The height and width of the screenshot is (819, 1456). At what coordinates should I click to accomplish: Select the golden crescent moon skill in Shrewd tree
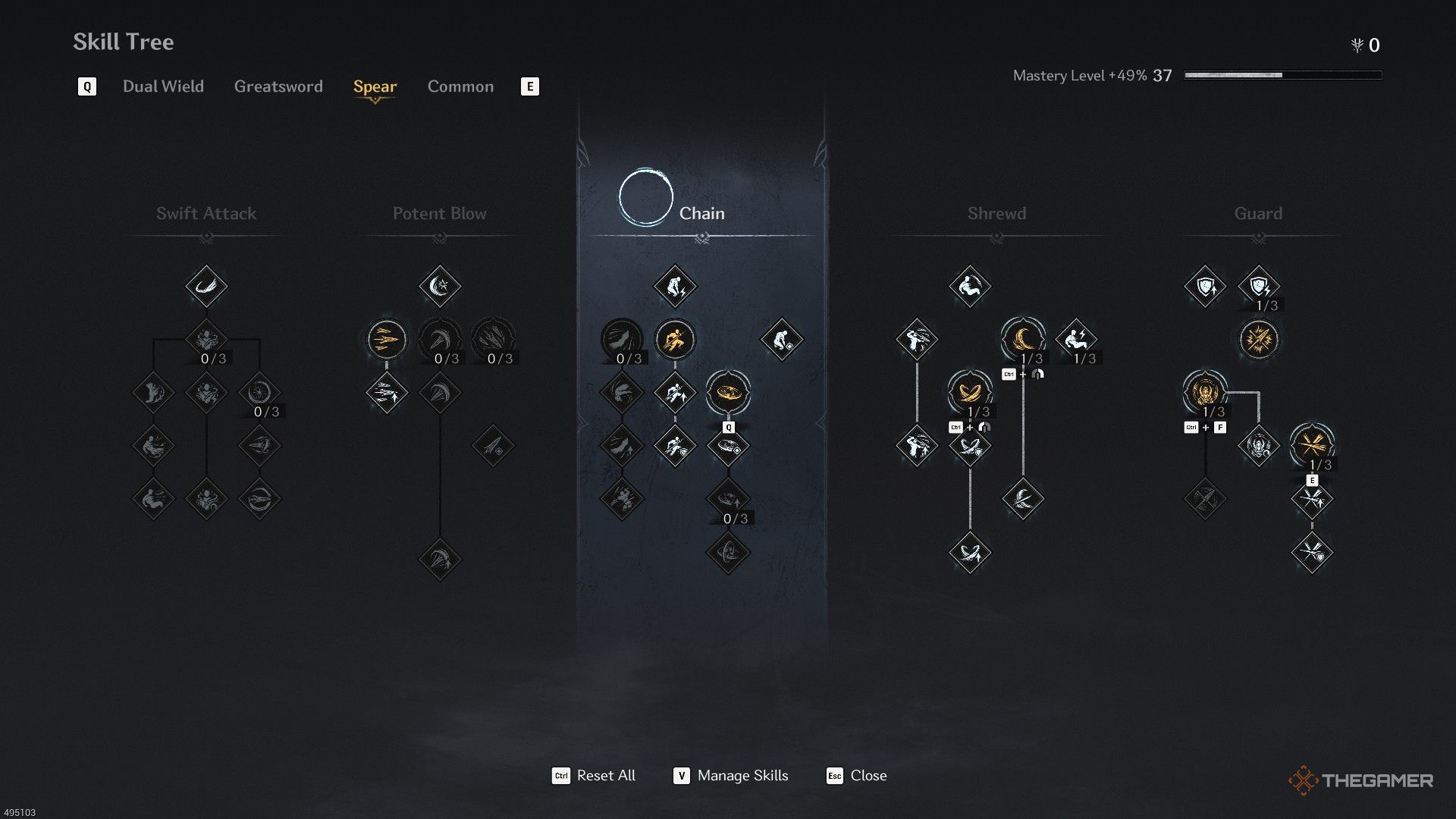tap(1022, 340)
